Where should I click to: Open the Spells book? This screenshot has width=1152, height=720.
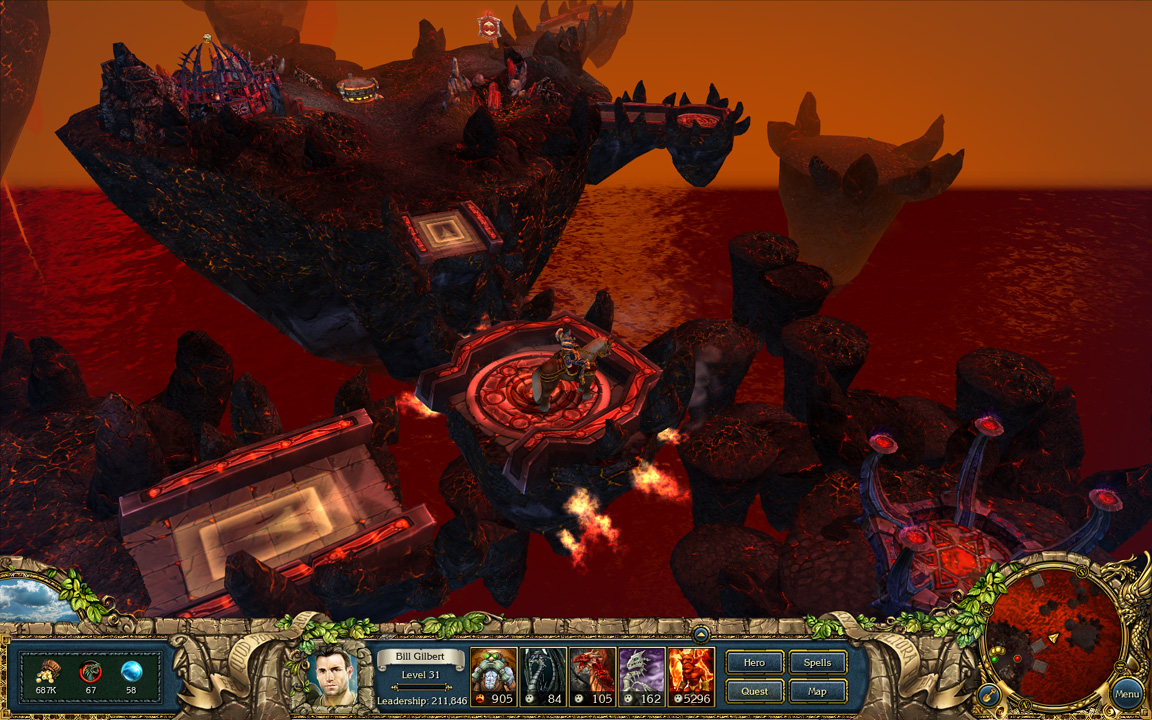pyautogui.click(x=817, y=663)
